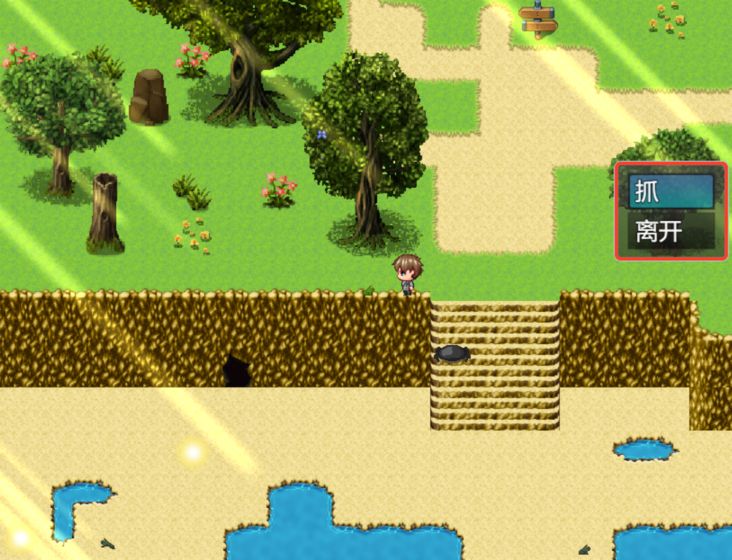The height and width of the screenshot is (560, 732).
Task: Select 离开 to leave
Action: [x=670, y=232]
